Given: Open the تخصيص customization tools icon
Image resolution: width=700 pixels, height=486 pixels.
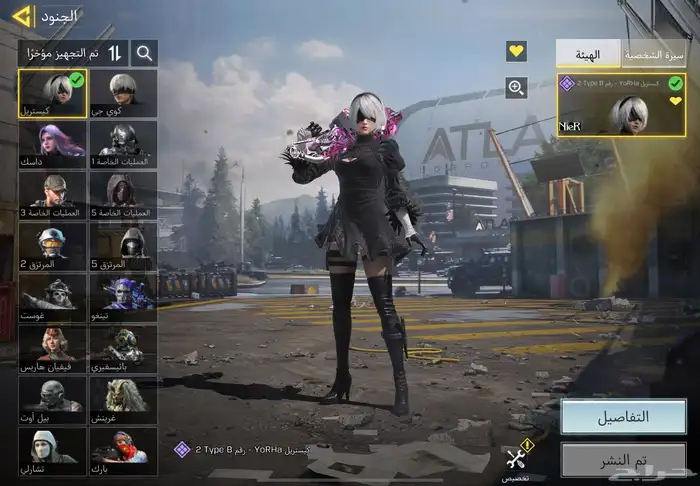Looking at the screenshot, I should [517, 460].
